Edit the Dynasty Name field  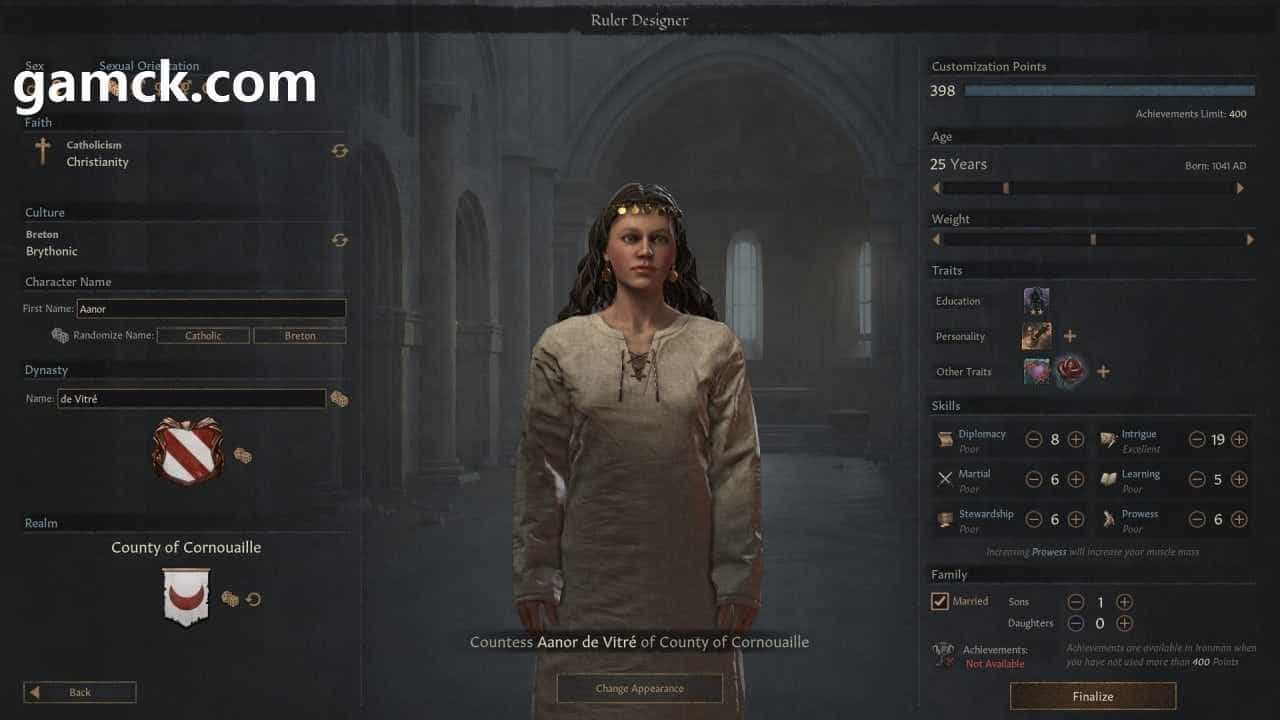[191, 399]
